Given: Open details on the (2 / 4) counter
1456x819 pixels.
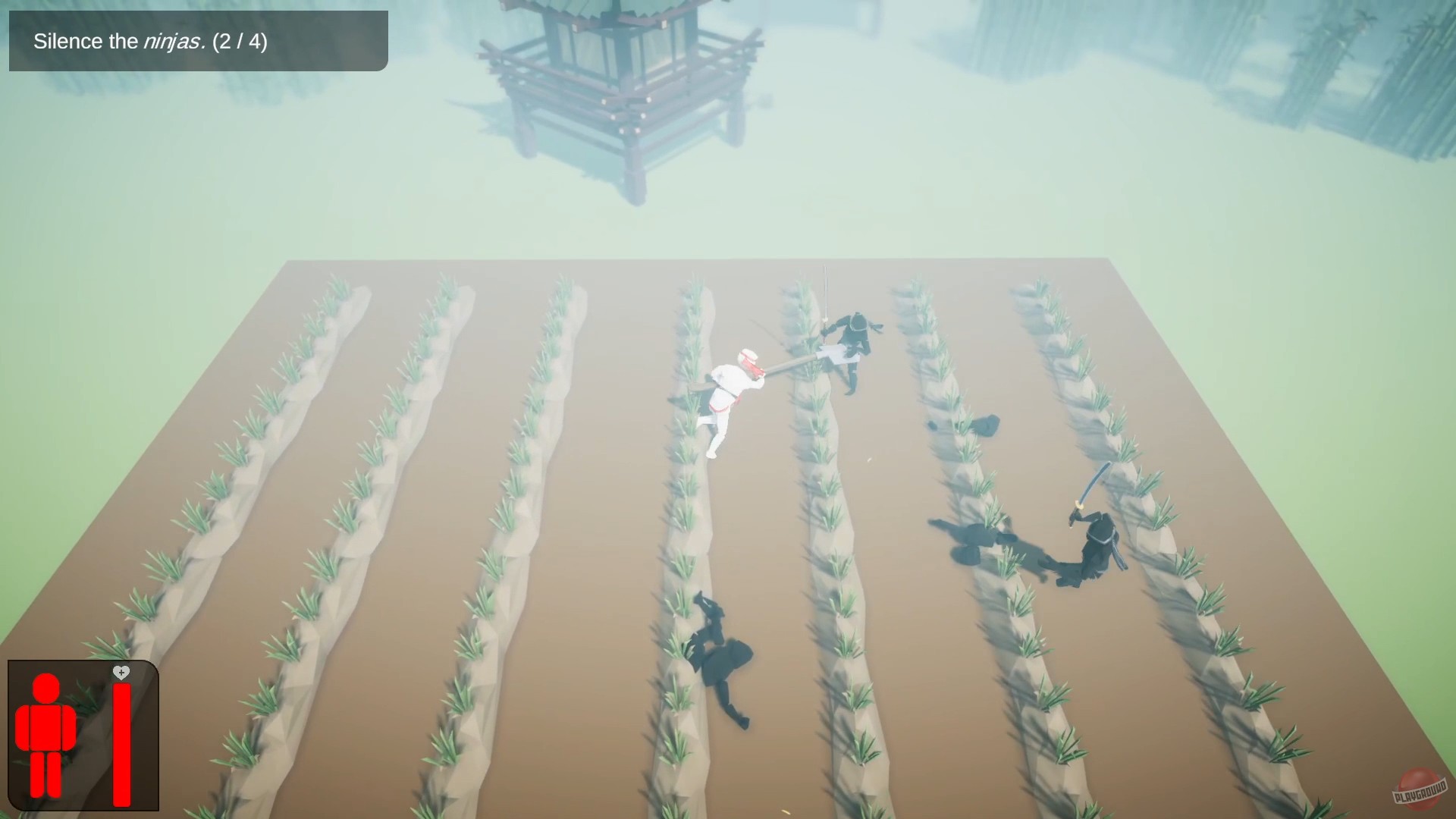Looking at the screenshot, I should (x=239, y=42).
